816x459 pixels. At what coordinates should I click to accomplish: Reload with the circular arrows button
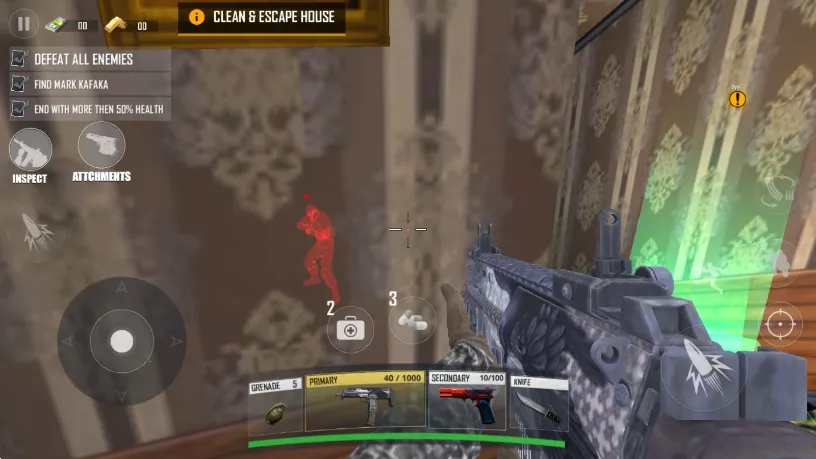coord(777,192)
